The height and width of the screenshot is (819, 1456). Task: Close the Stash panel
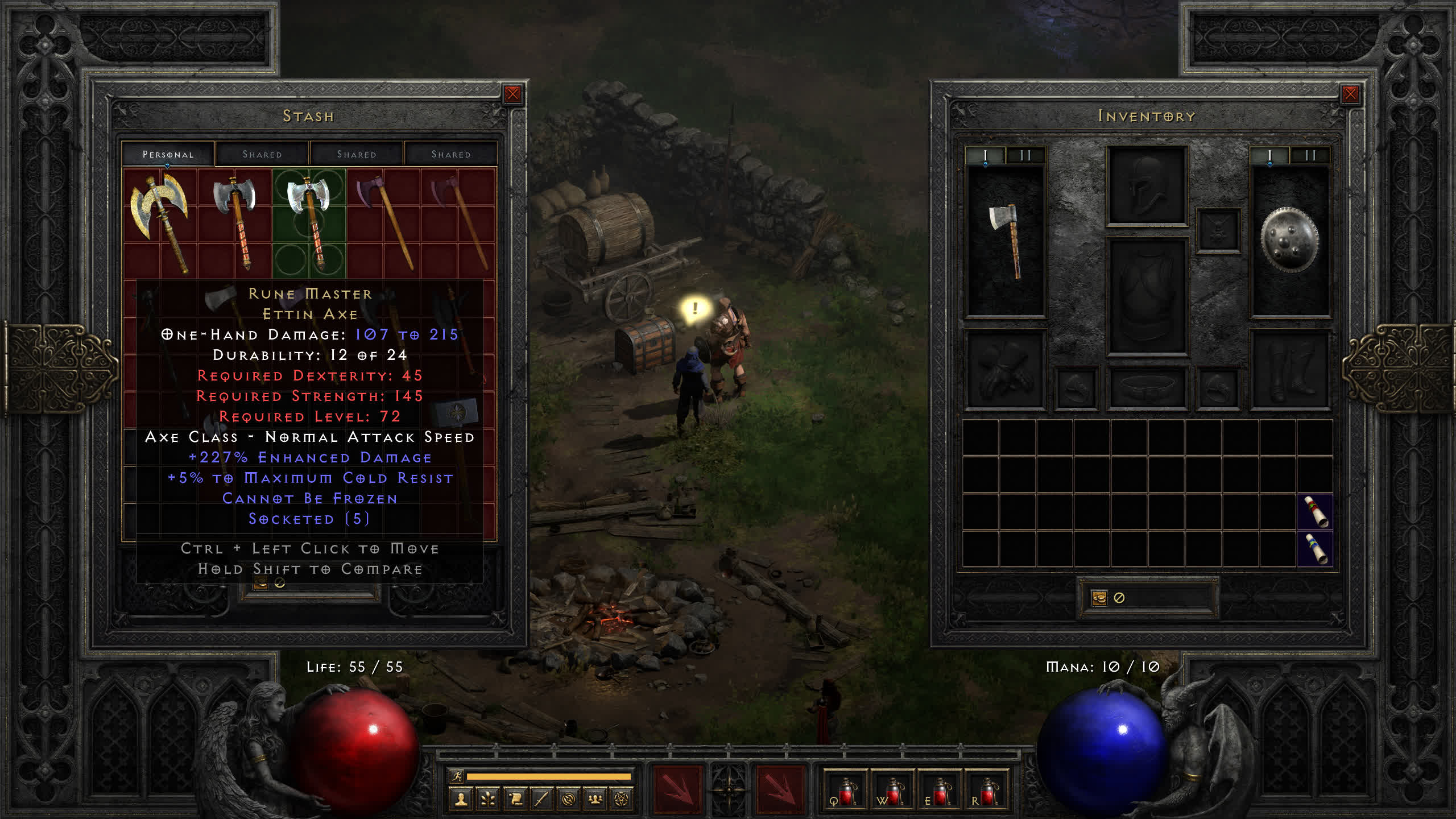512,94
